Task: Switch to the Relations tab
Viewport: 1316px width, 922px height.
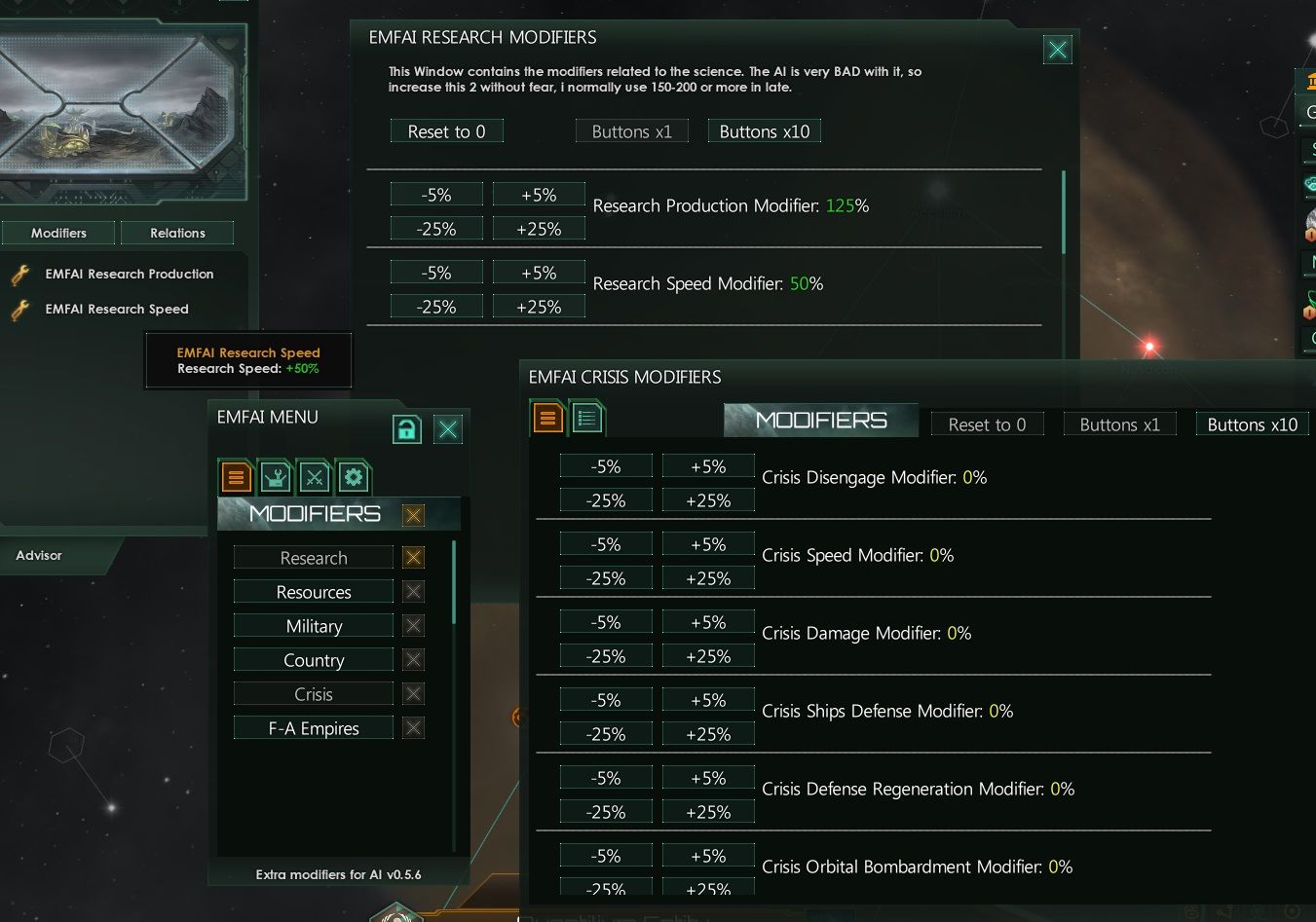Action: (x=177, y=233)
